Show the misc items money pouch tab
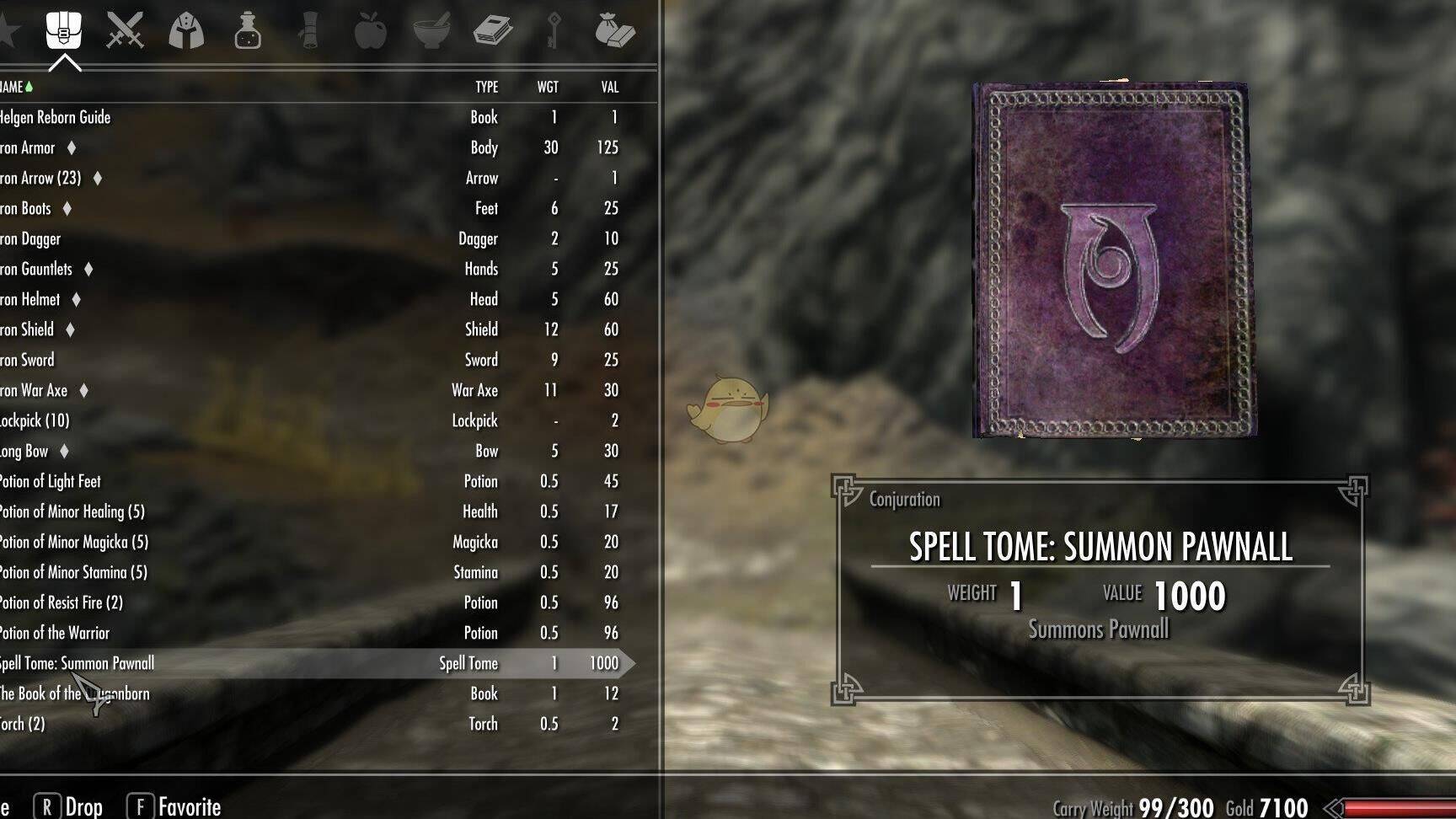This screenshot has width=1456, height=819. (x=614, y=31)
